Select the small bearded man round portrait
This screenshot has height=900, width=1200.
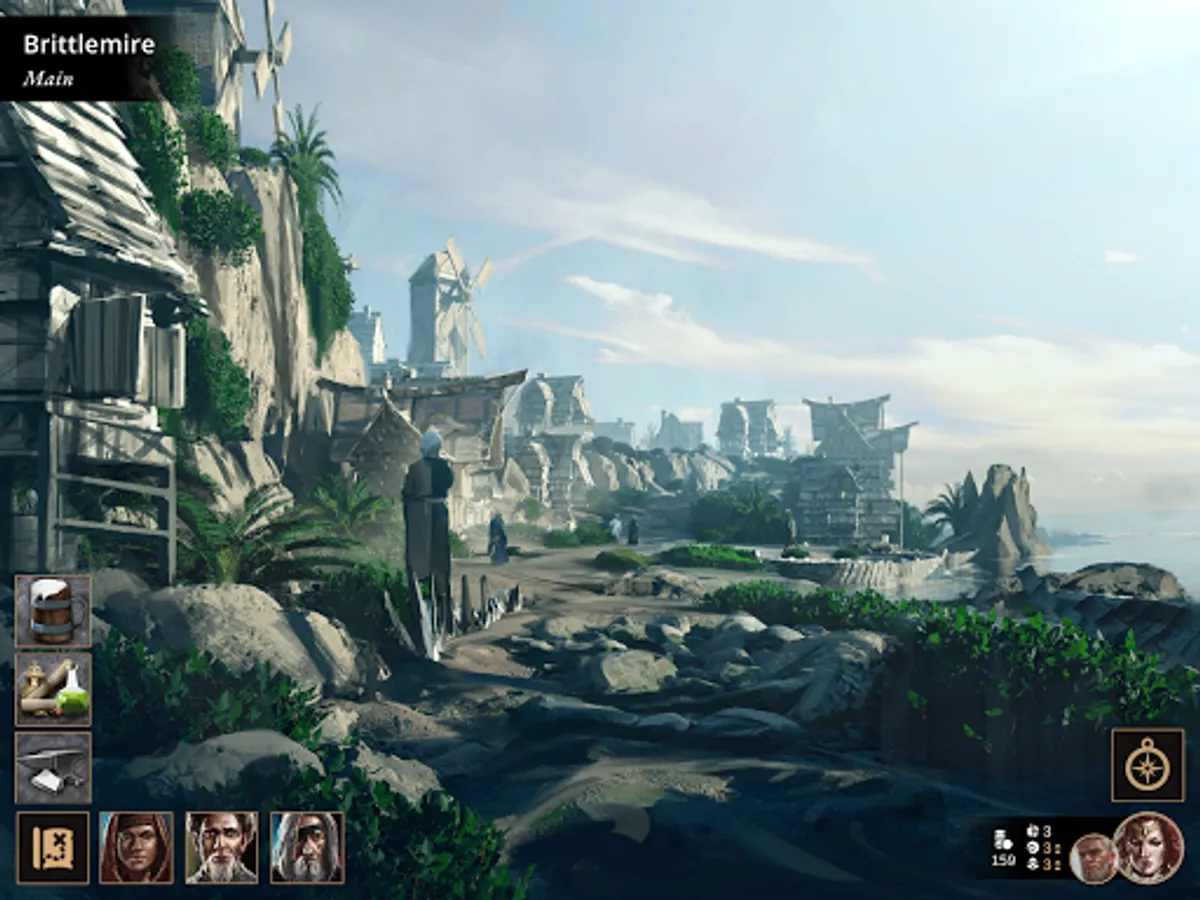1093,858
